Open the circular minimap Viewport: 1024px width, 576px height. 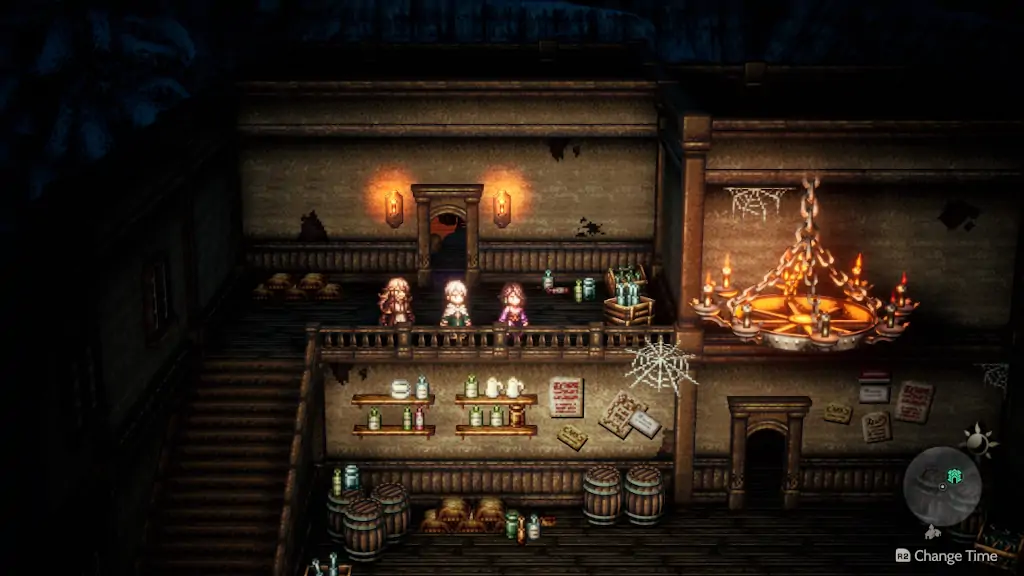click(941, 486)
